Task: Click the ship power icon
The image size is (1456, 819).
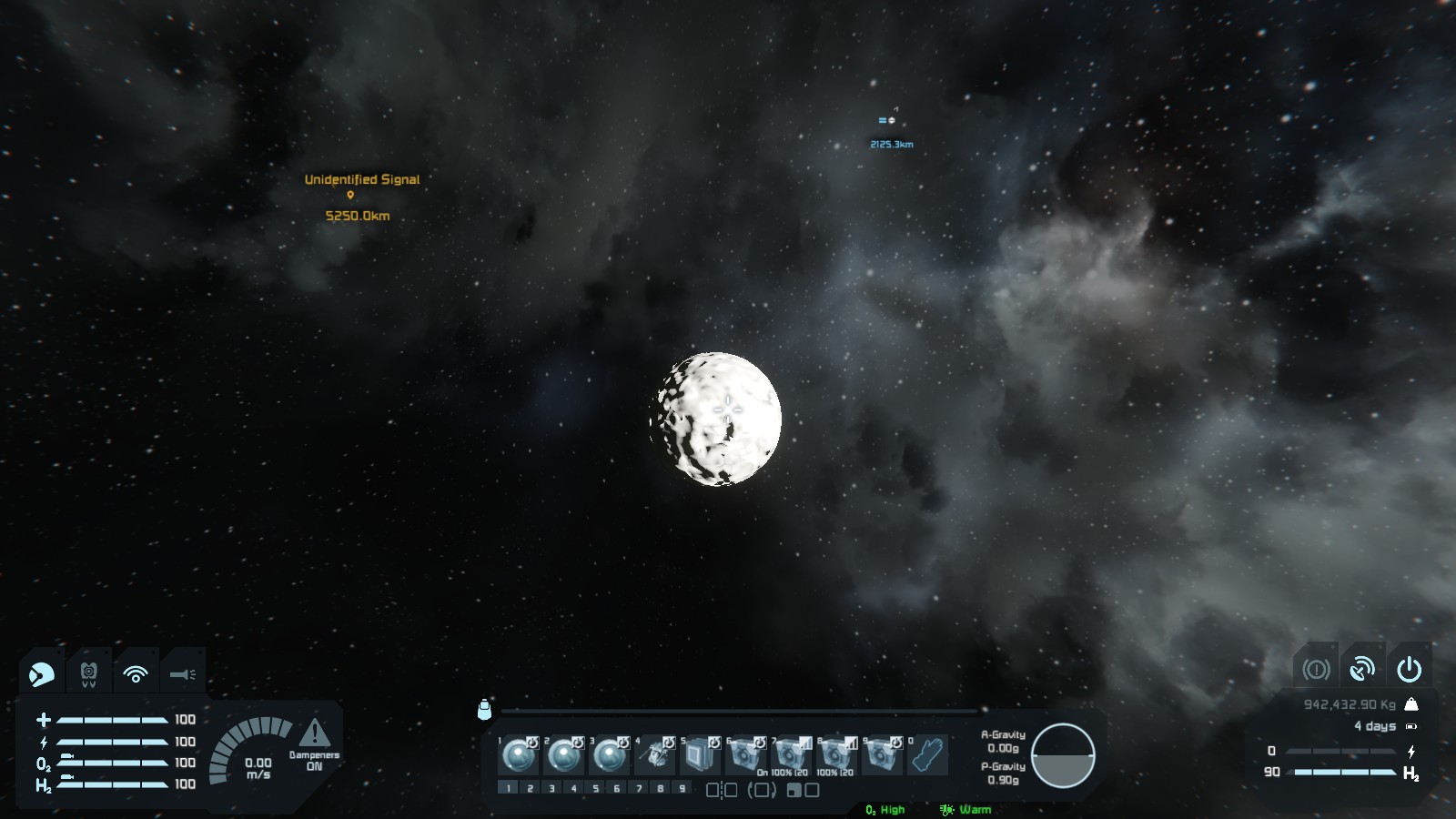Action: pyautogui.click(x=1409, y=670)
